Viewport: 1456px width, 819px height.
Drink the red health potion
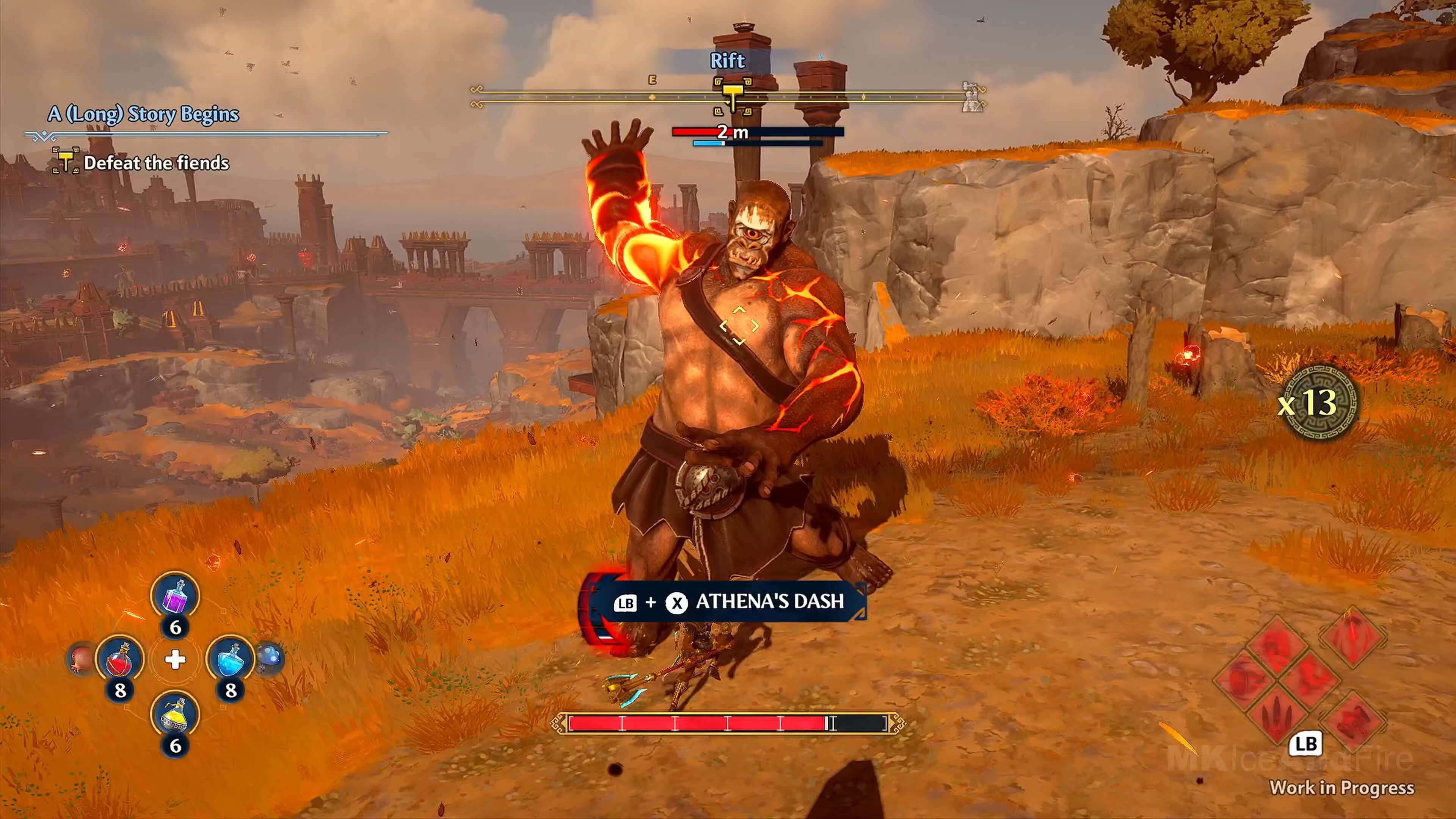120,659
